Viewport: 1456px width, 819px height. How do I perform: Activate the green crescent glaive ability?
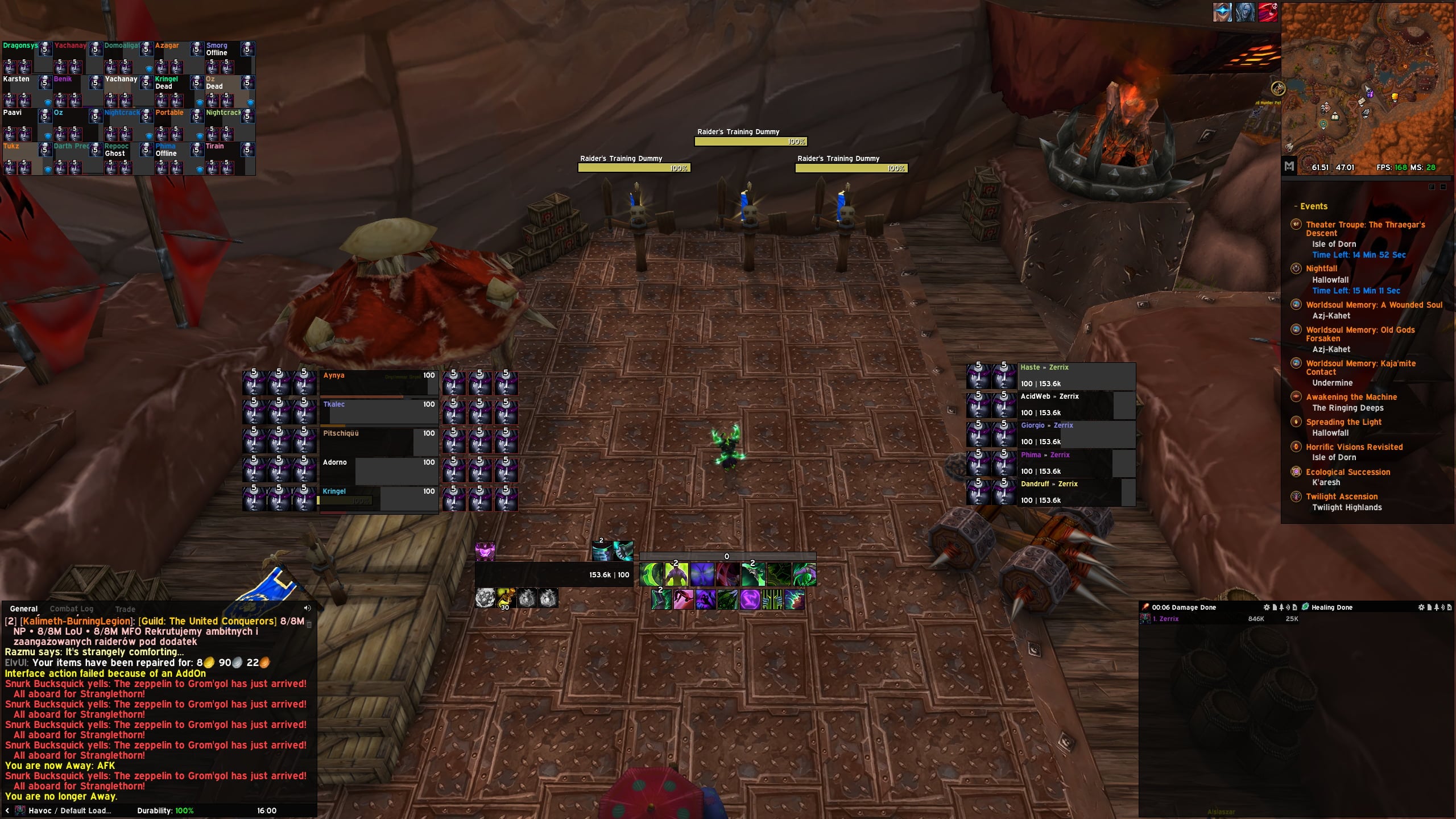651,574
